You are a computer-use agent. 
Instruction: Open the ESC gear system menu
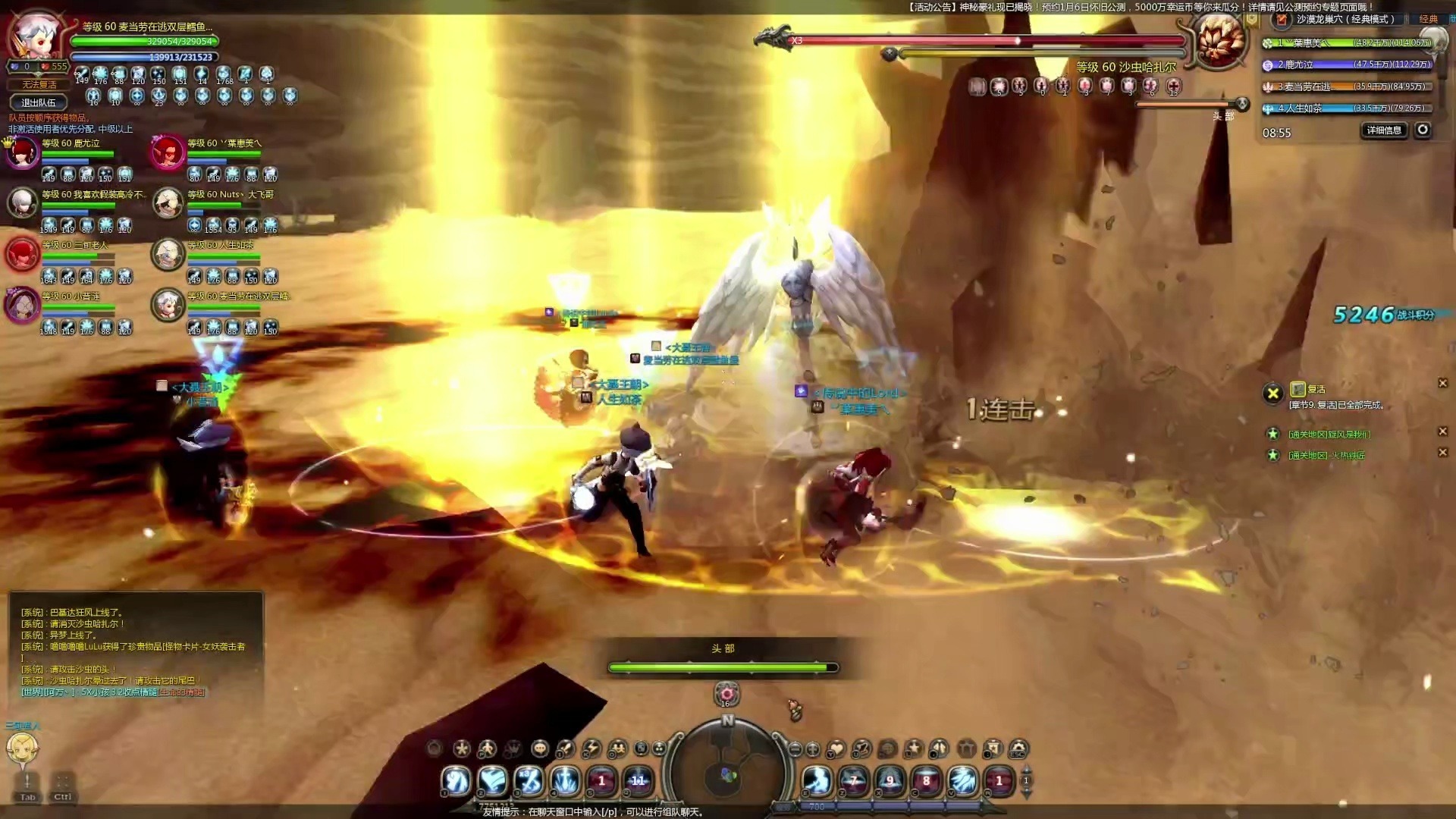click(1018, 749)
